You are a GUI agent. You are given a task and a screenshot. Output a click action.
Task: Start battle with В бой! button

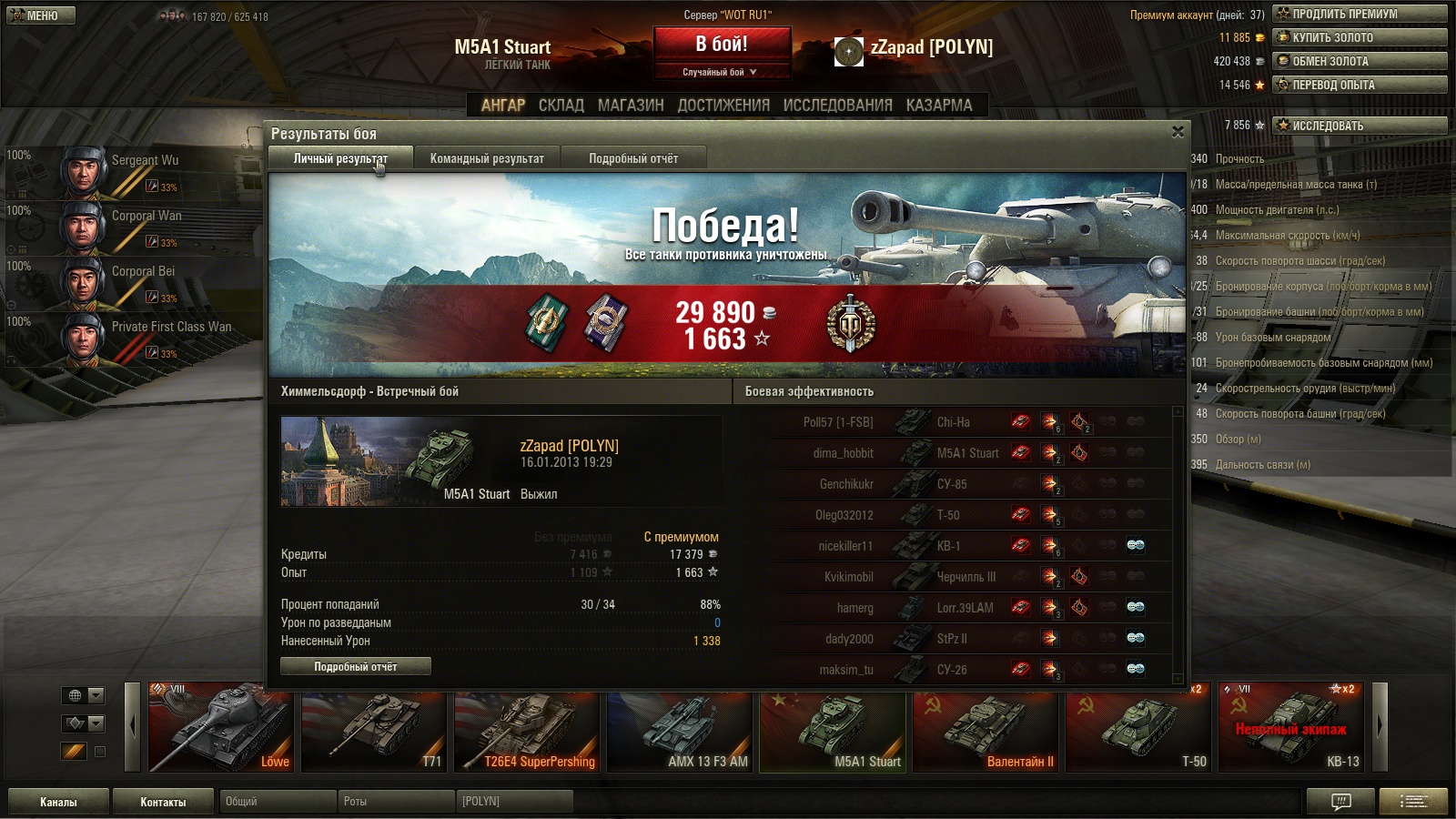point(722,44)
